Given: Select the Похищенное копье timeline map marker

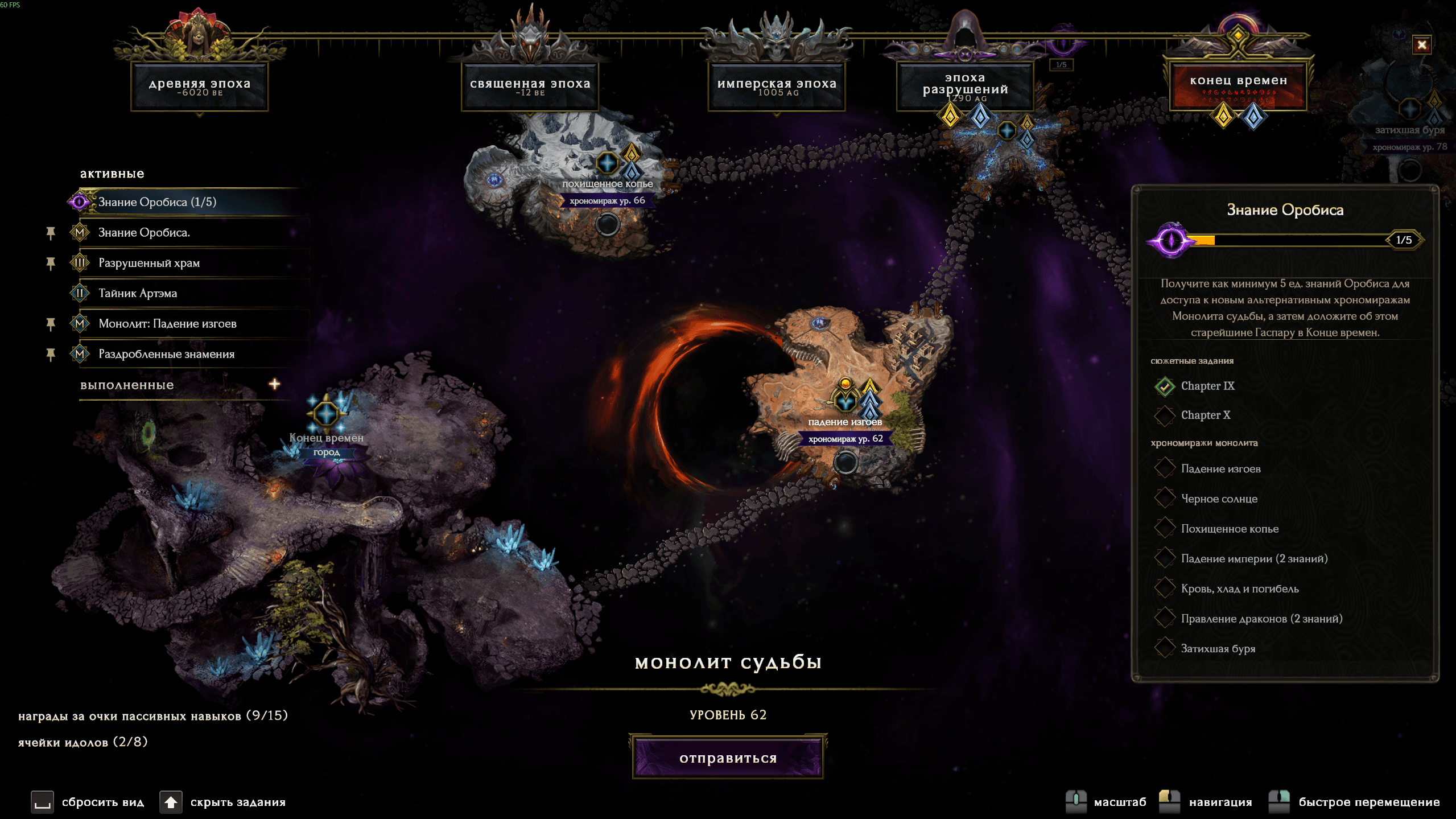Looking at the screenshot, I should (x=607, y=164).
